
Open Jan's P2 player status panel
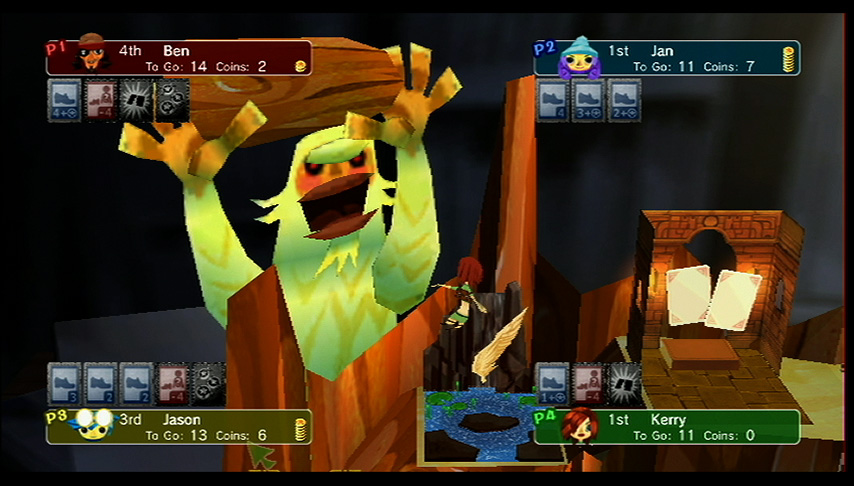tap(668, 58)
